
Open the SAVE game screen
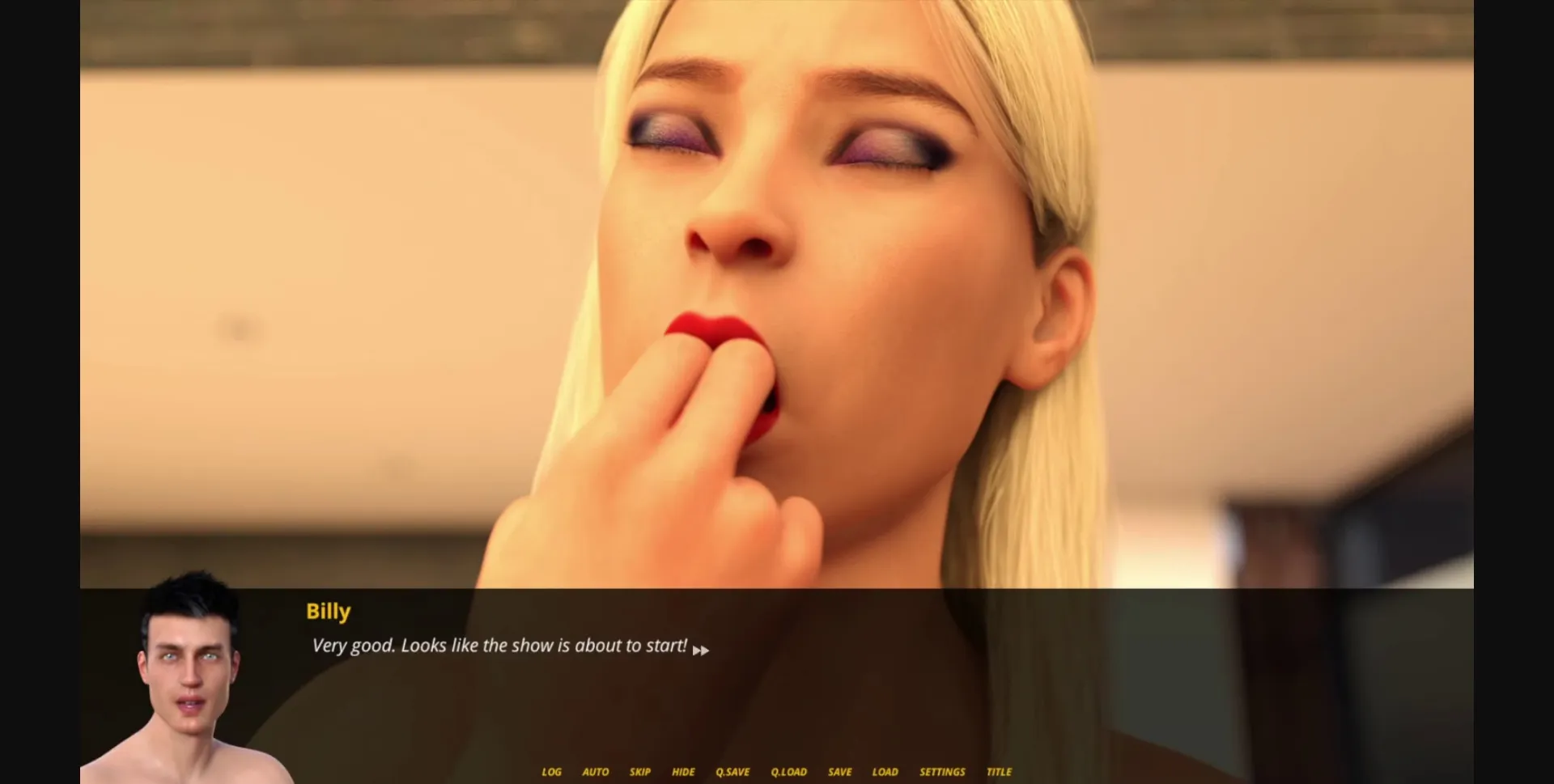tap(840, 772)
